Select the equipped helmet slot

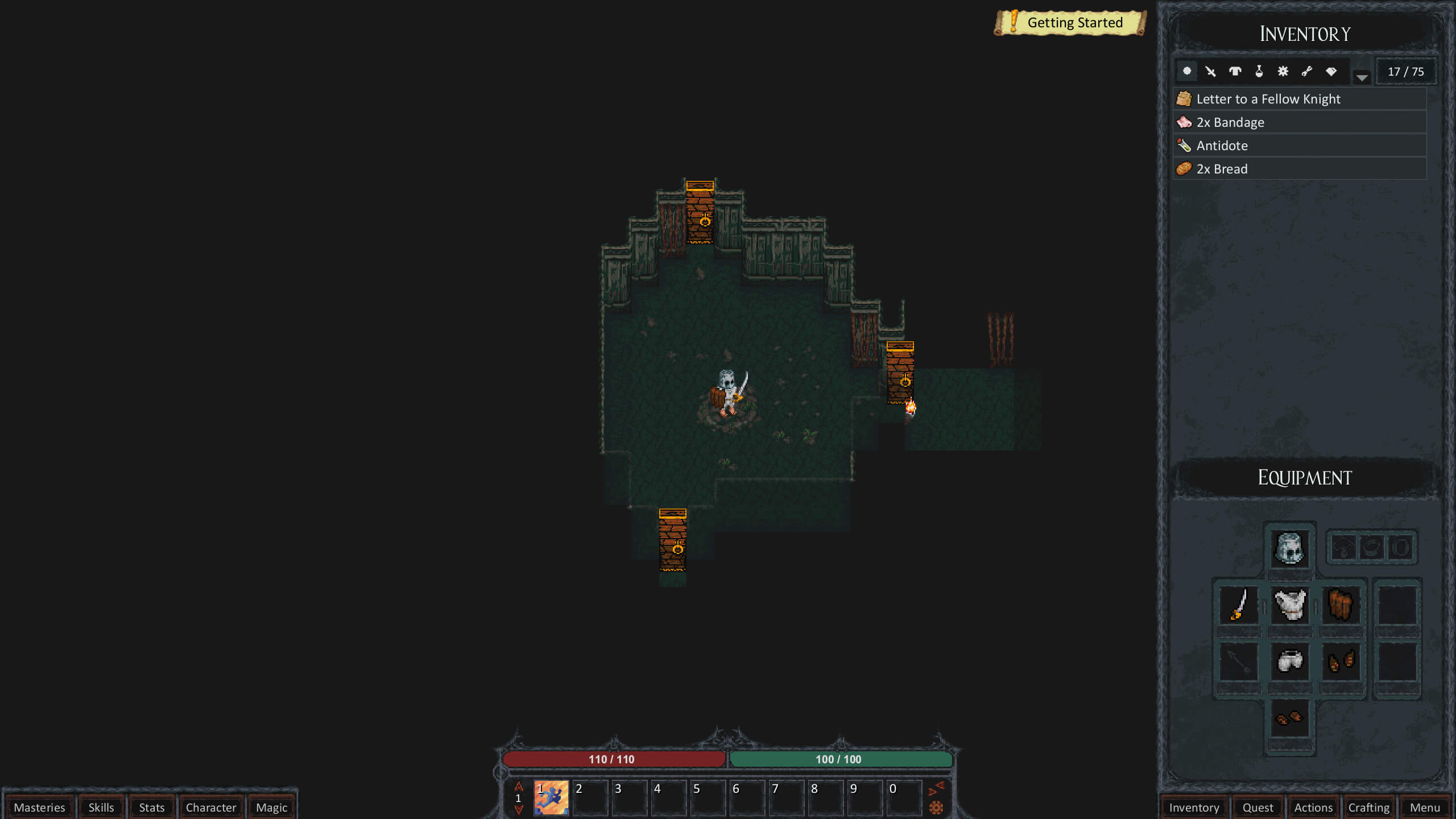pos(1289,548)
